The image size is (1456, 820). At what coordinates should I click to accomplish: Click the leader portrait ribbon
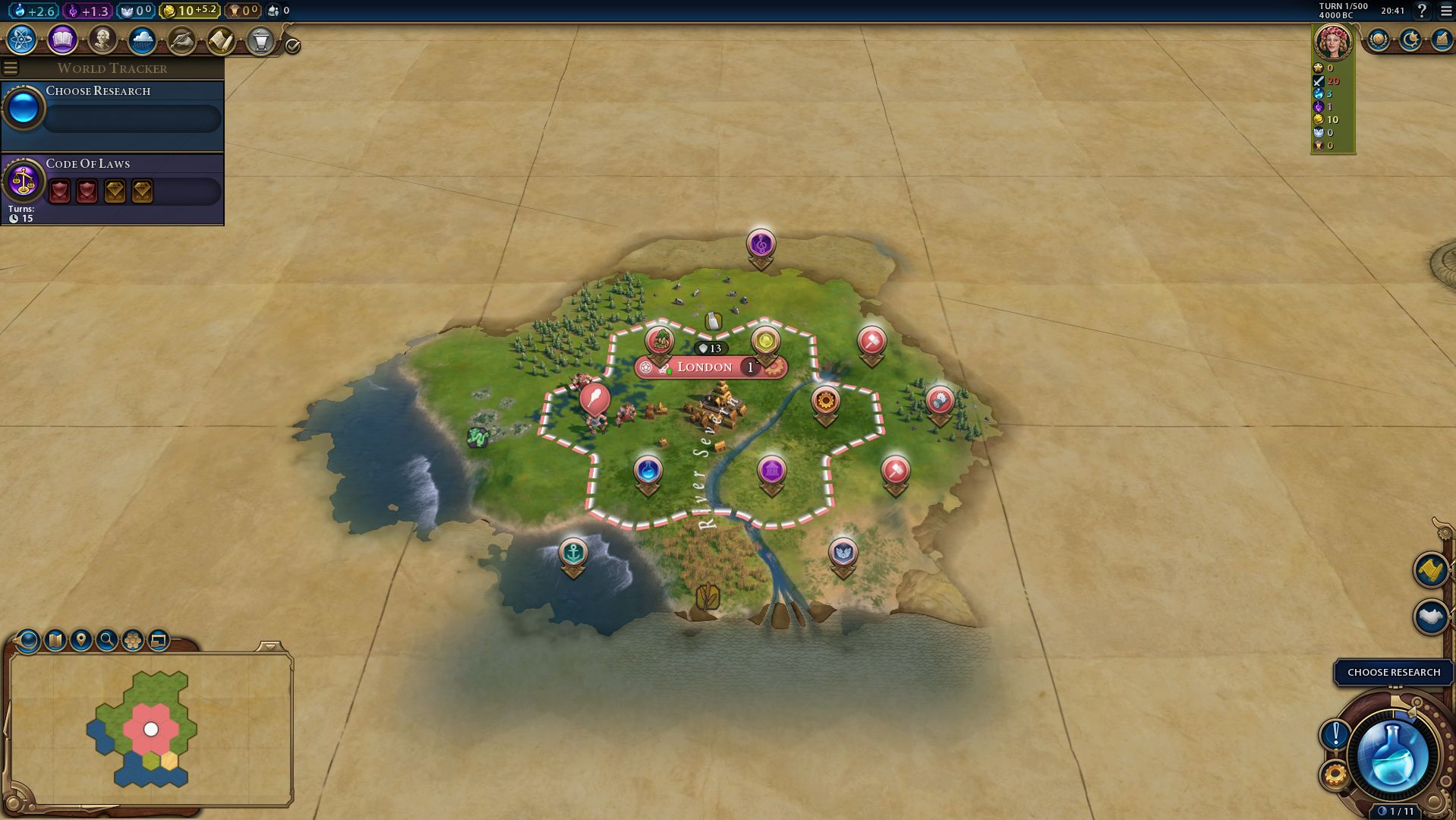tap(1332, 42)
